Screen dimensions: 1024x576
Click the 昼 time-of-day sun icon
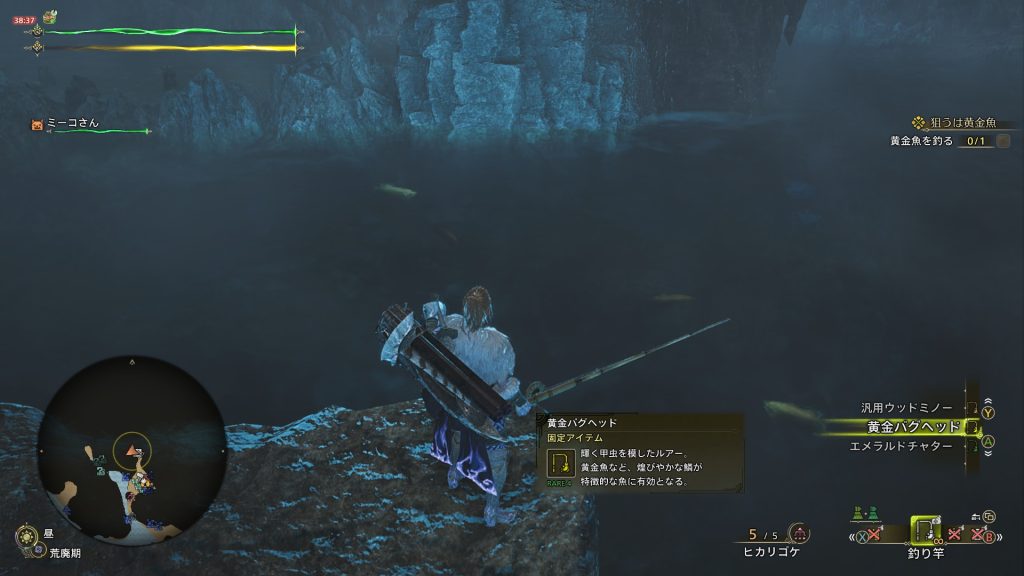click(27, 538)
